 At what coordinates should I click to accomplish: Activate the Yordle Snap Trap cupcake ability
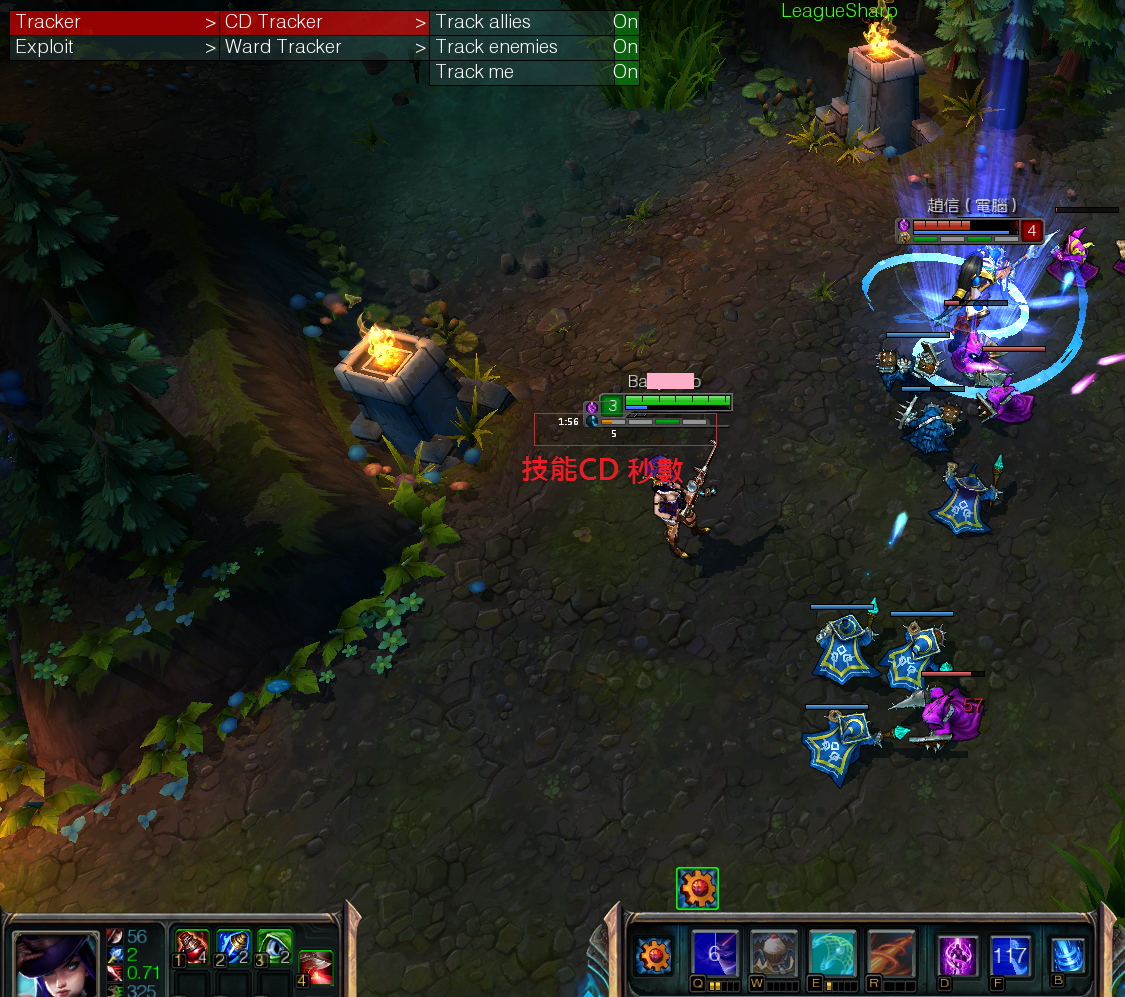[774, 955]
